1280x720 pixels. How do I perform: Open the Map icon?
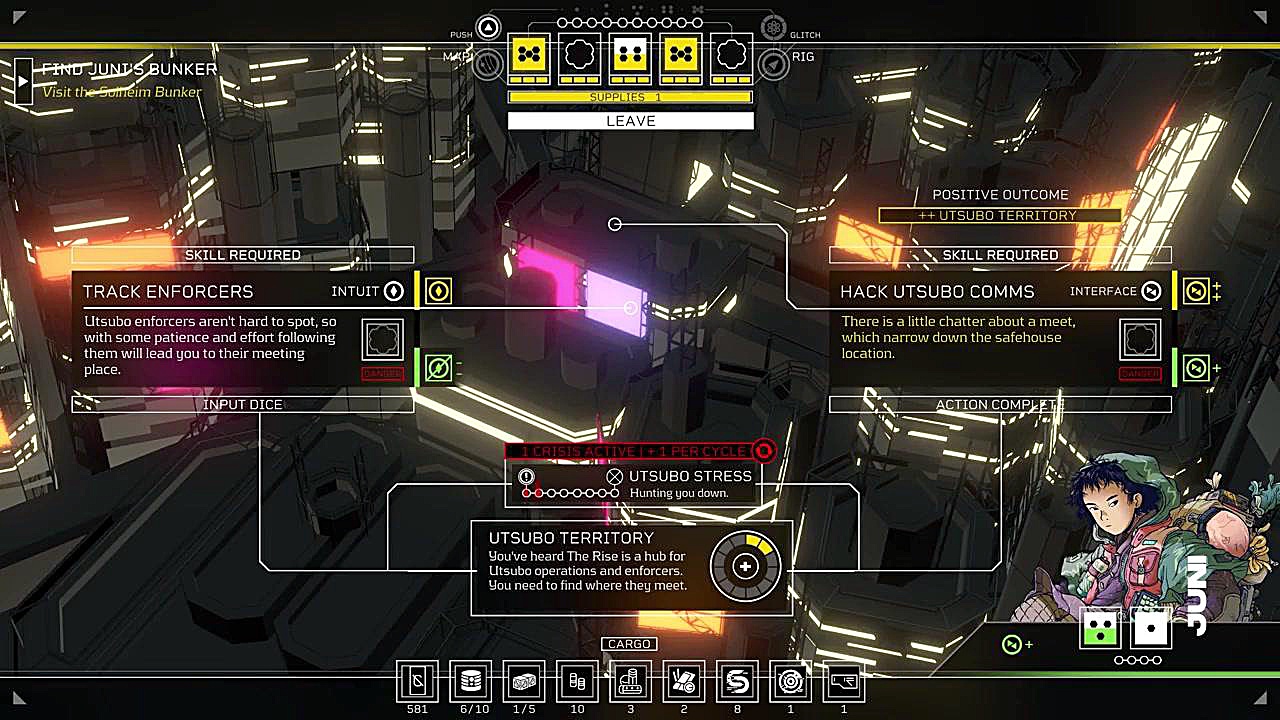pos(488,64)
